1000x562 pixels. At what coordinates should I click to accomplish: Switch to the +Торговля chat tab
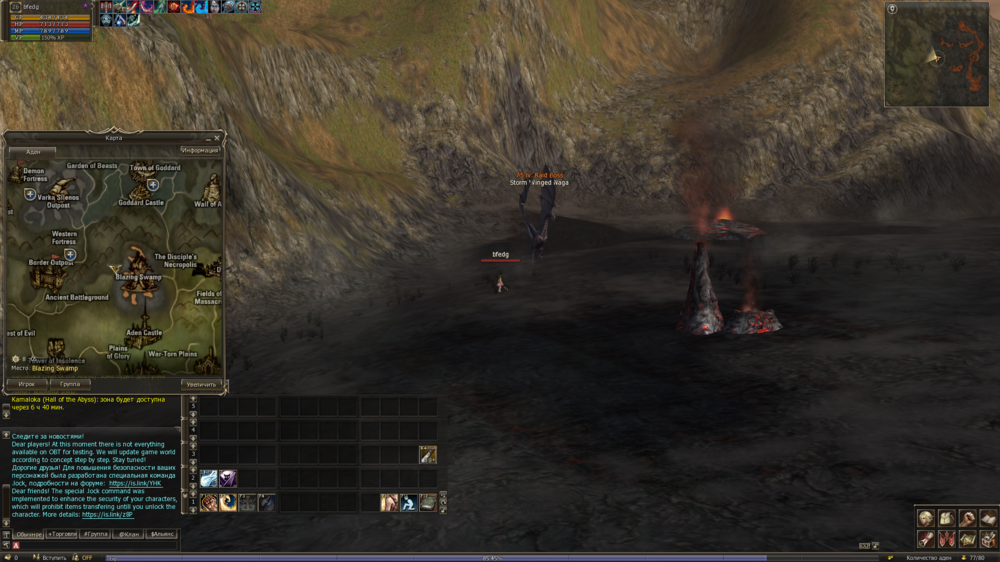coord(62,534)
